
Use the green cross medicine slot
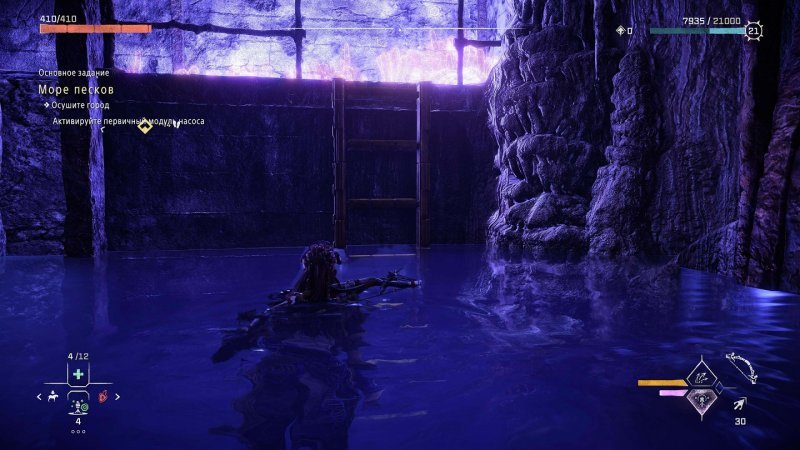coord(78,374)
